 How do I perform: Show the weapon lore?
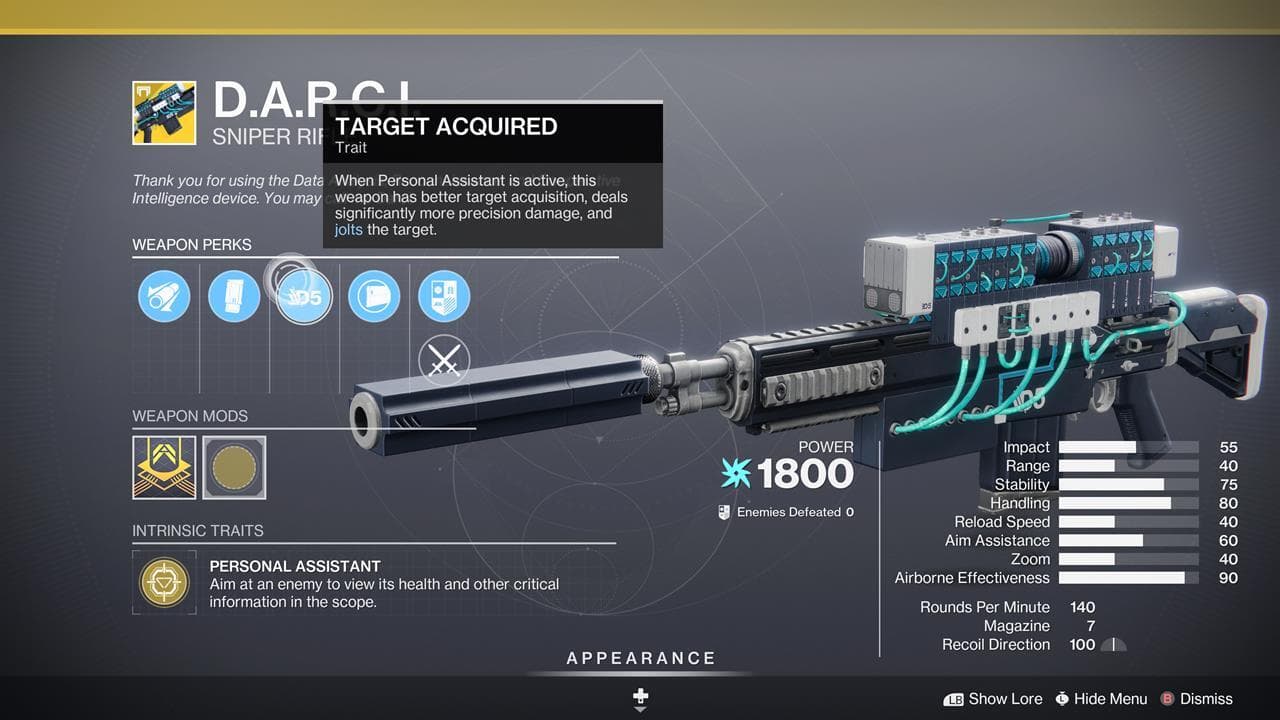[x=993, y=699]
